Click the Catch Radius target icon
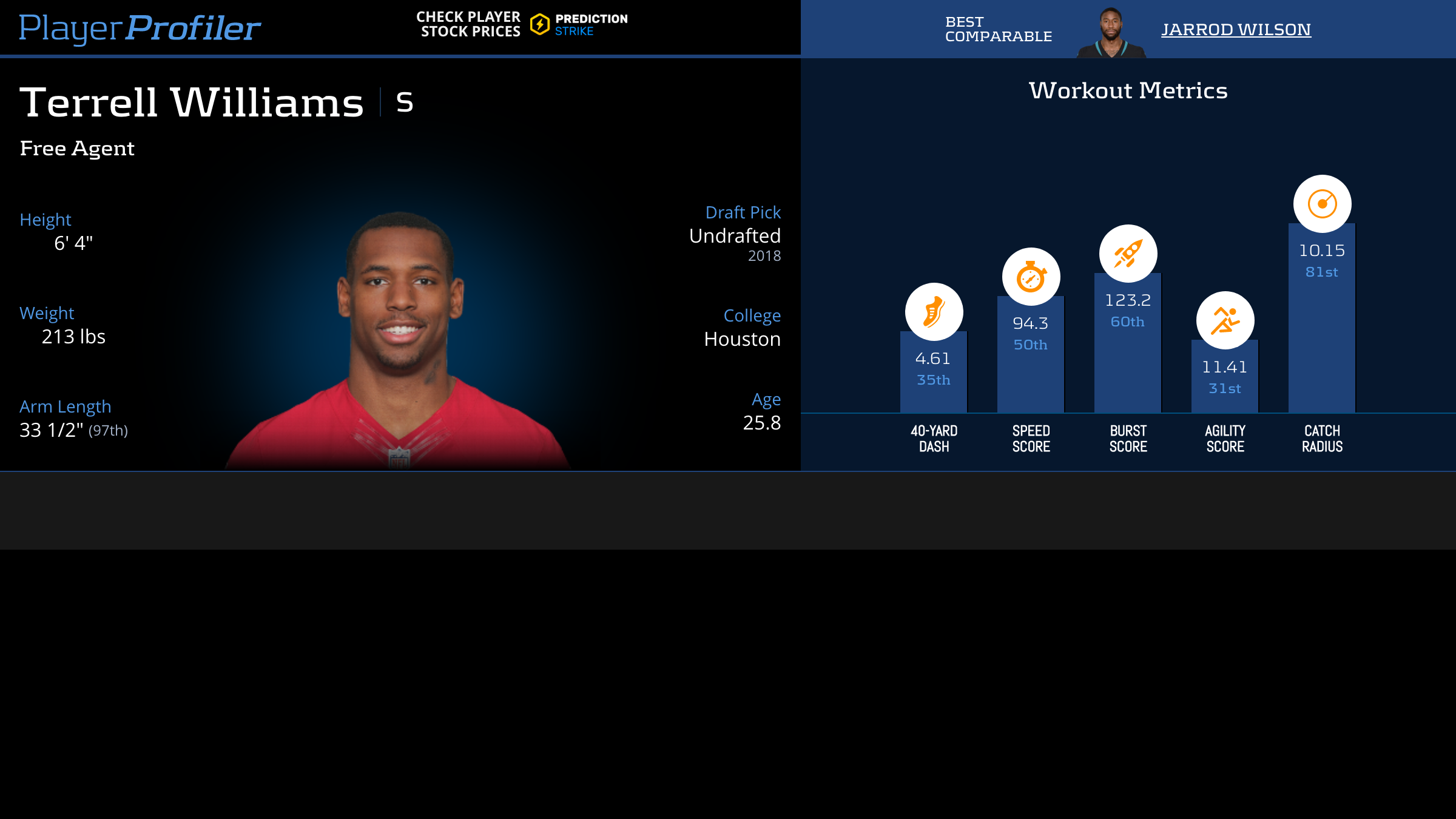 (x=1322, y=204)
